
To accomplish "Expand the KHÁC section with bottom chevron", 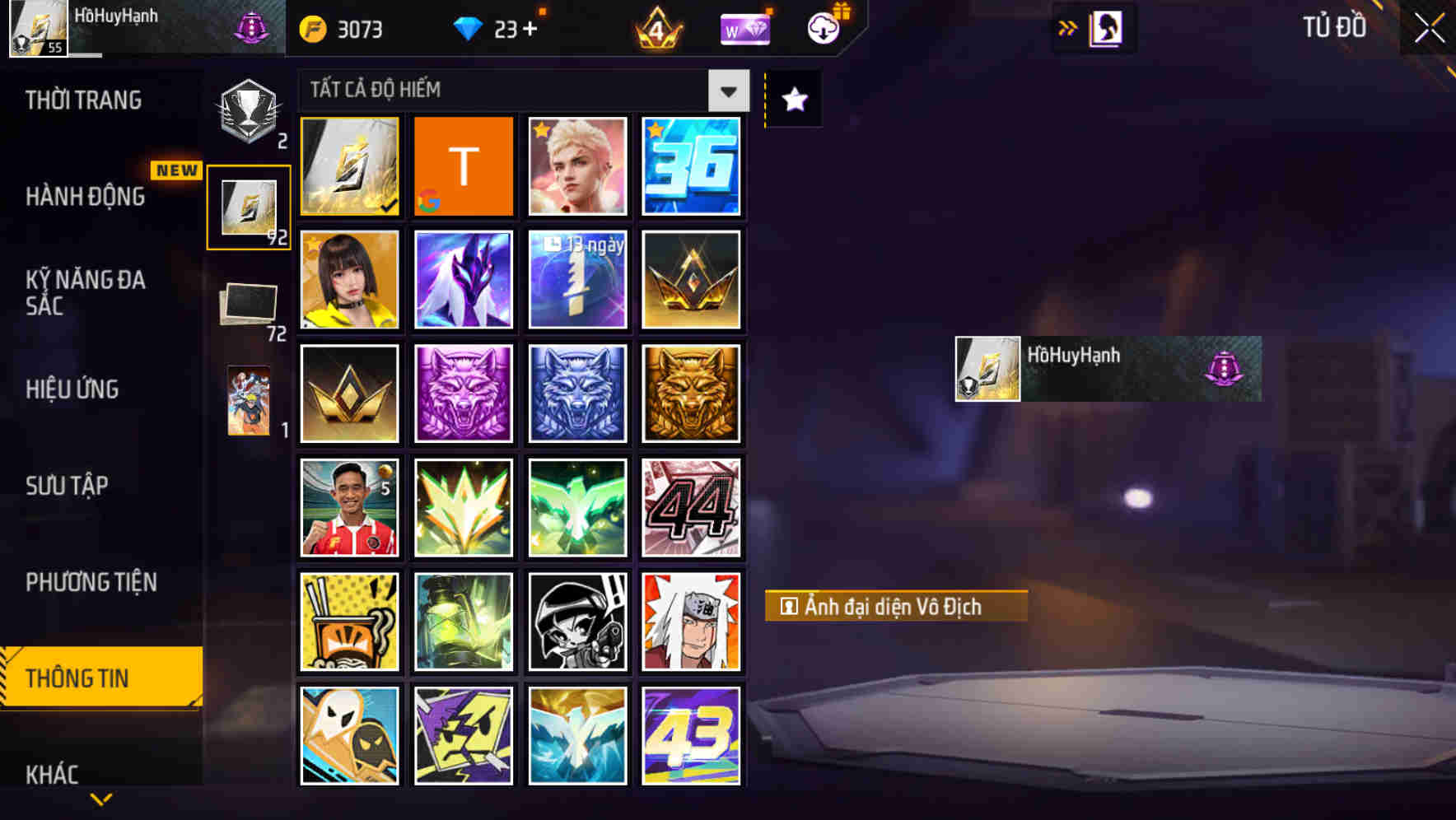I will (x=100, y=797).
